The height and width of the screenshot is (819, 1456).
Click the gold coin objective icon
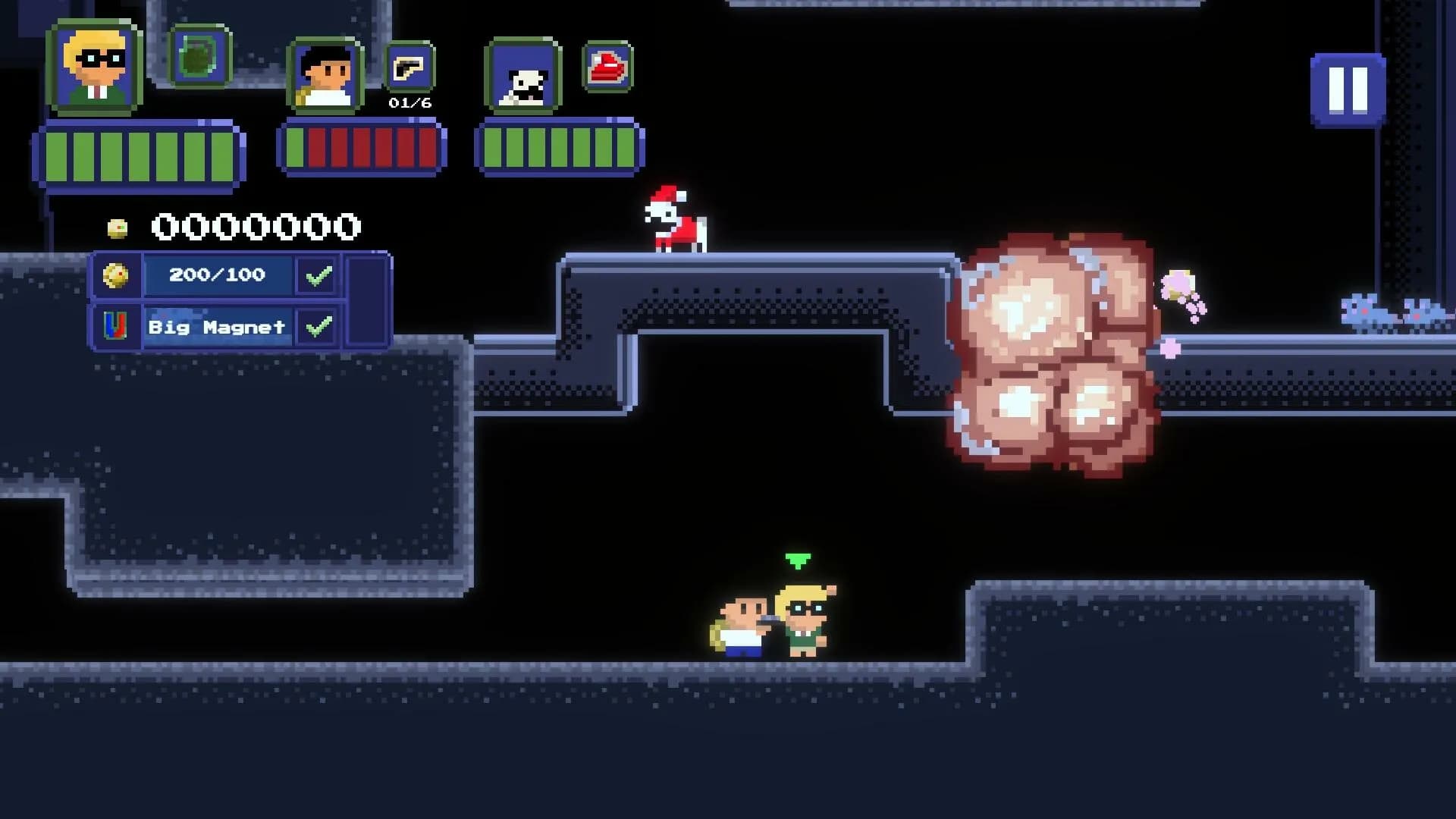(118, 275)
